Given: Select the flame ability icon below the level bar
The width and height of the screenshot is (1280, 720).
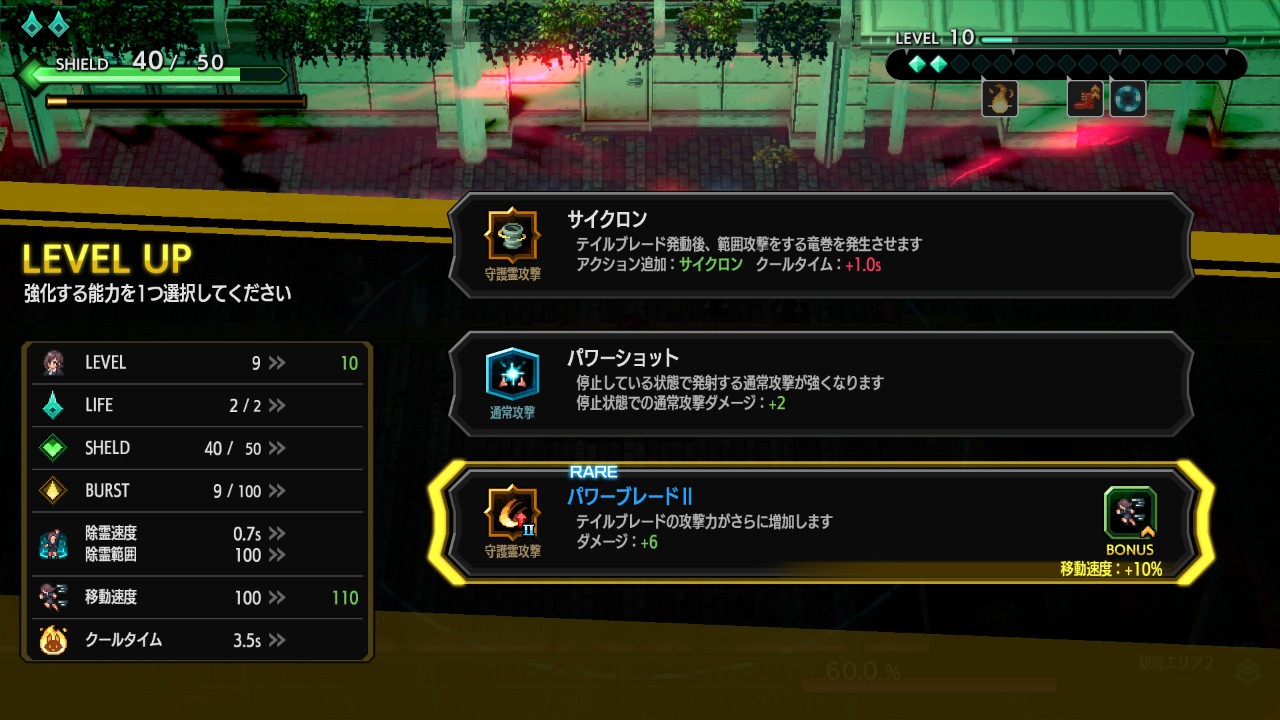Looking at the screenshot, I should pos(1000,99).
